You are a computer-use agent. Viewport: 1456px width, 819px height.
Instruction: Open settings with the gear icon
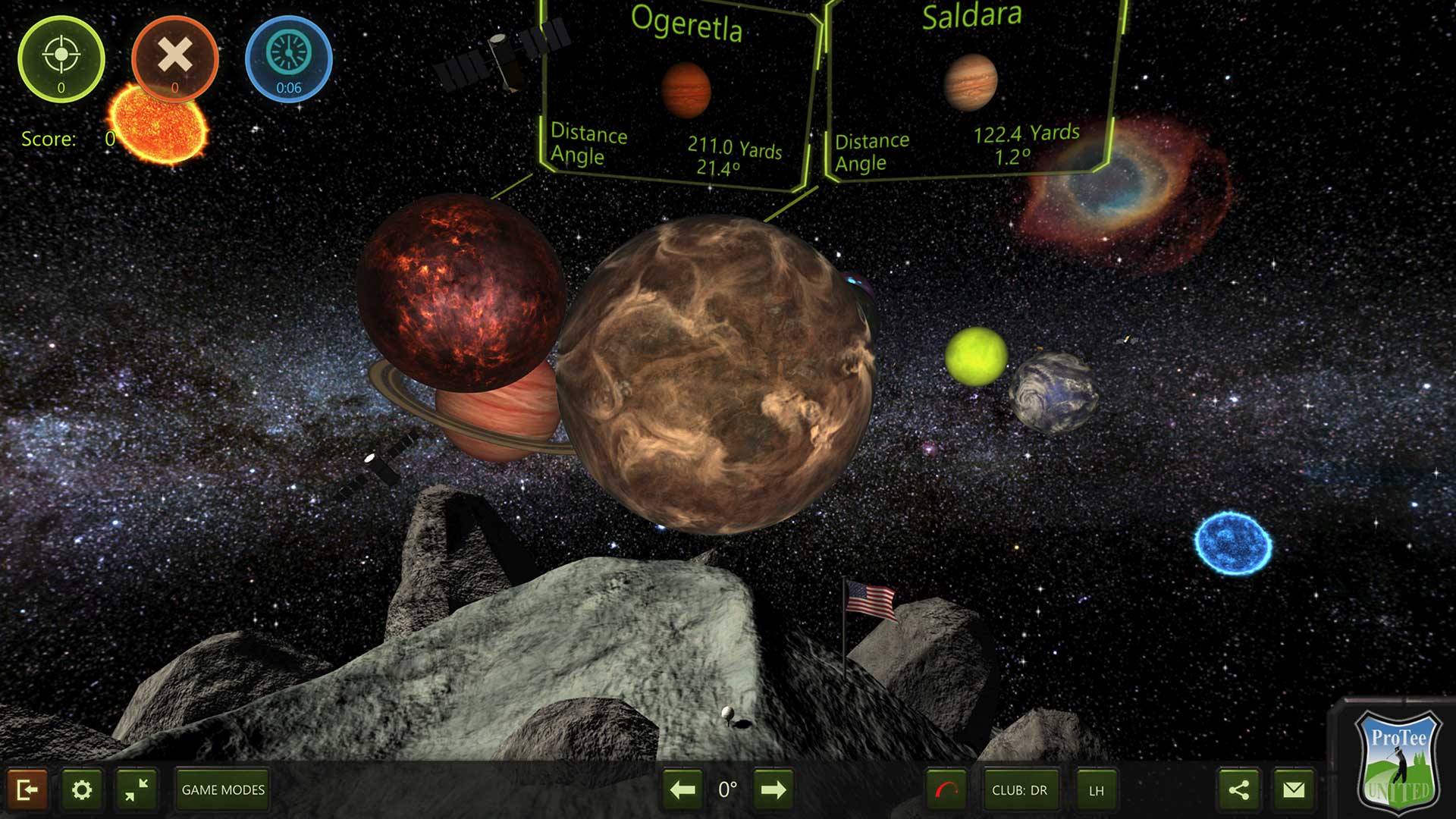(x=82, y=790)
